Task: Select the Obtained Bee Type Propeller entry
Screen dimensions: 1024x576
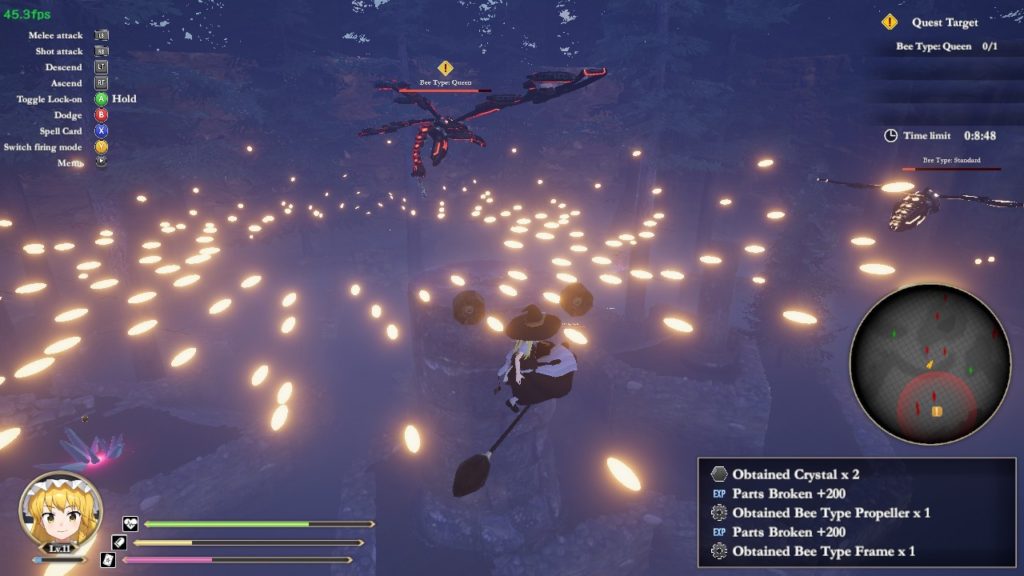Action: [831, 512]
